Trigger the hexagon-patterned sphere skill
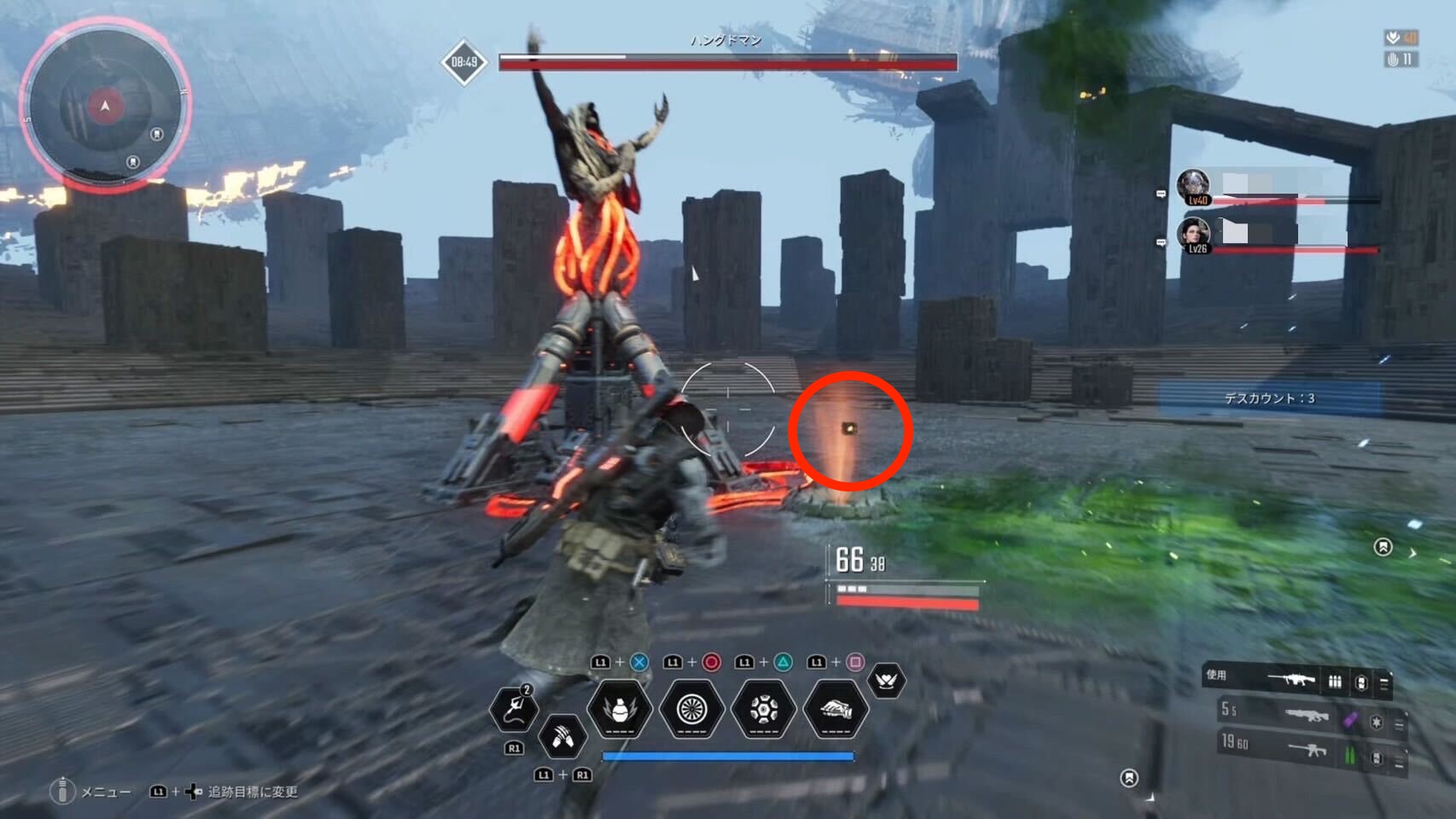This screenshot has height=819, width=1456. [763, 709]
